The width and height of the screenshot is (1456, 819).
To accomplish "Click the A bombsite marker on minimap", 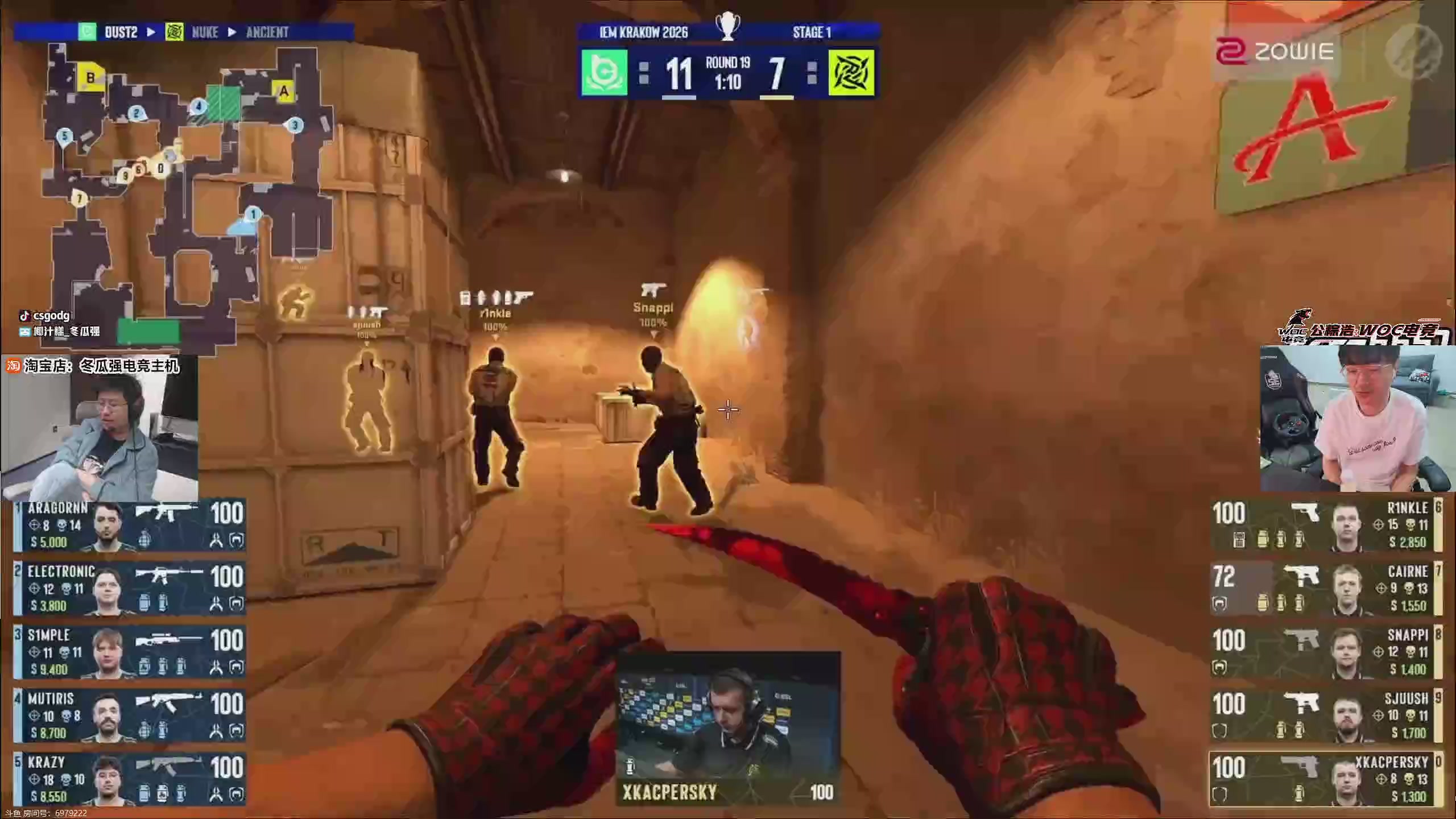I will (x=283, y=91).
